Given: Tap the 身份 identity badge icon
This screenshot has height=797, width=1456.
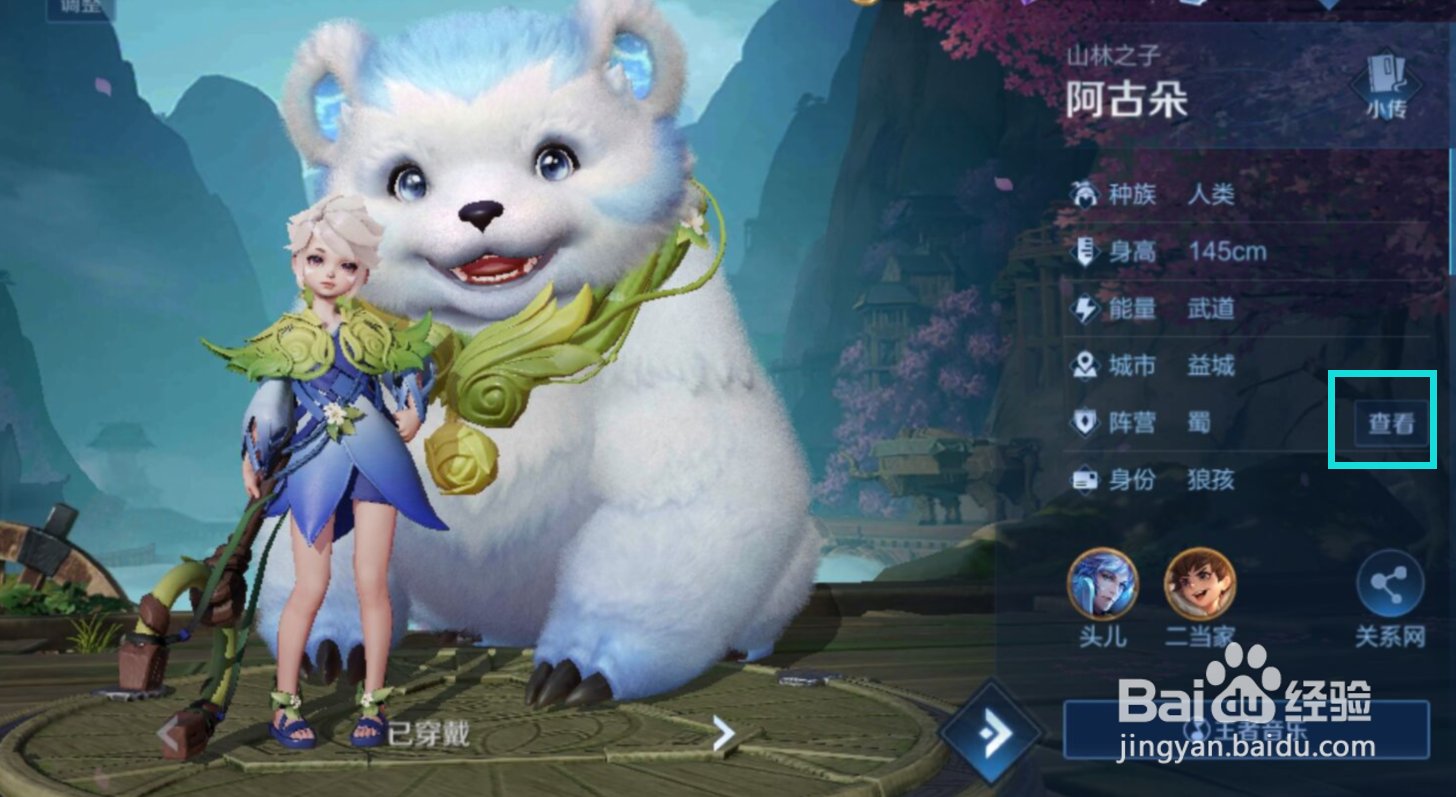Looking at the screenshot, I should tap(1083, 480).
